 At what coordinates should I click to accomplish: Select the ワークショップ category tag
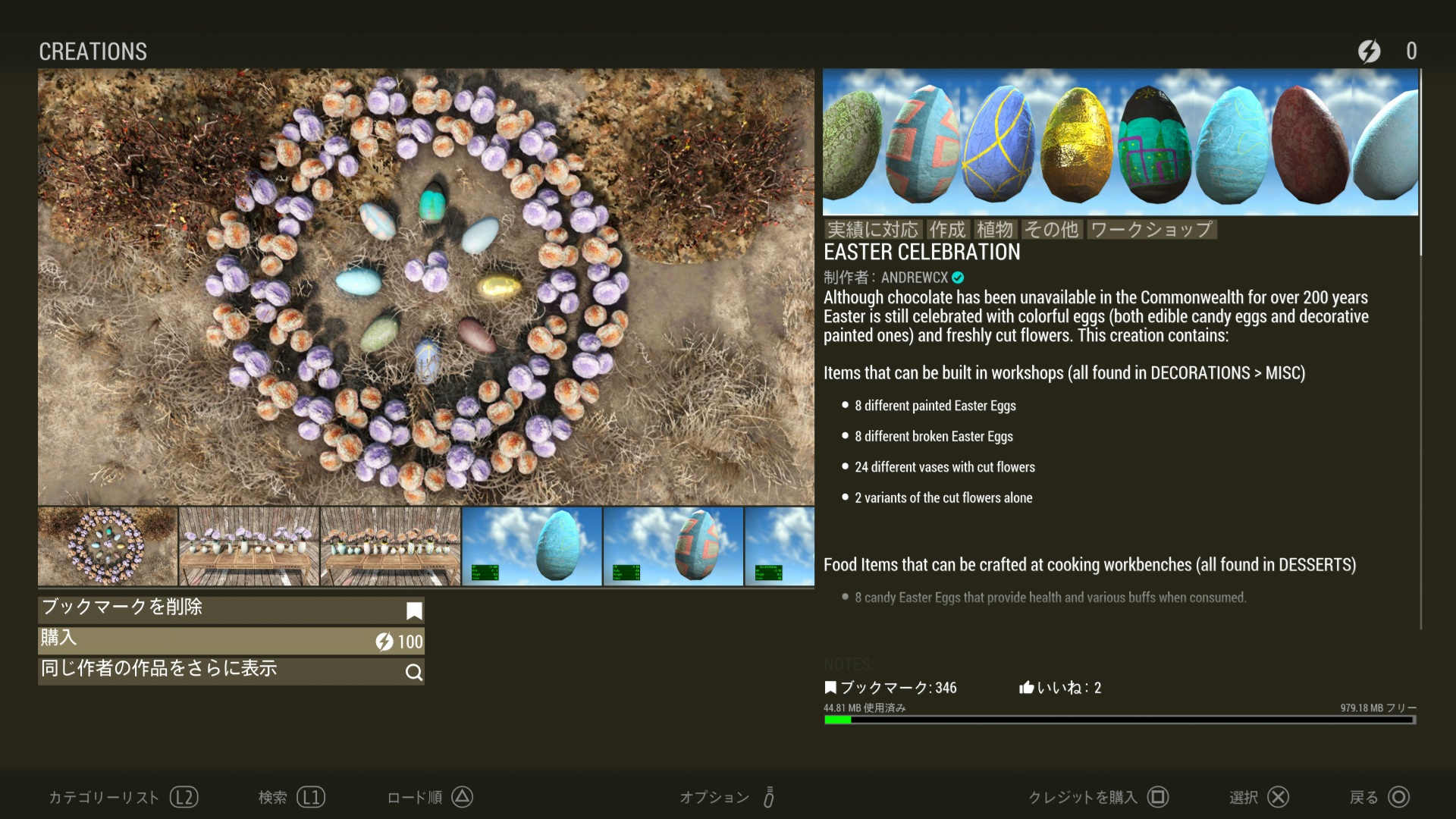1151,229
